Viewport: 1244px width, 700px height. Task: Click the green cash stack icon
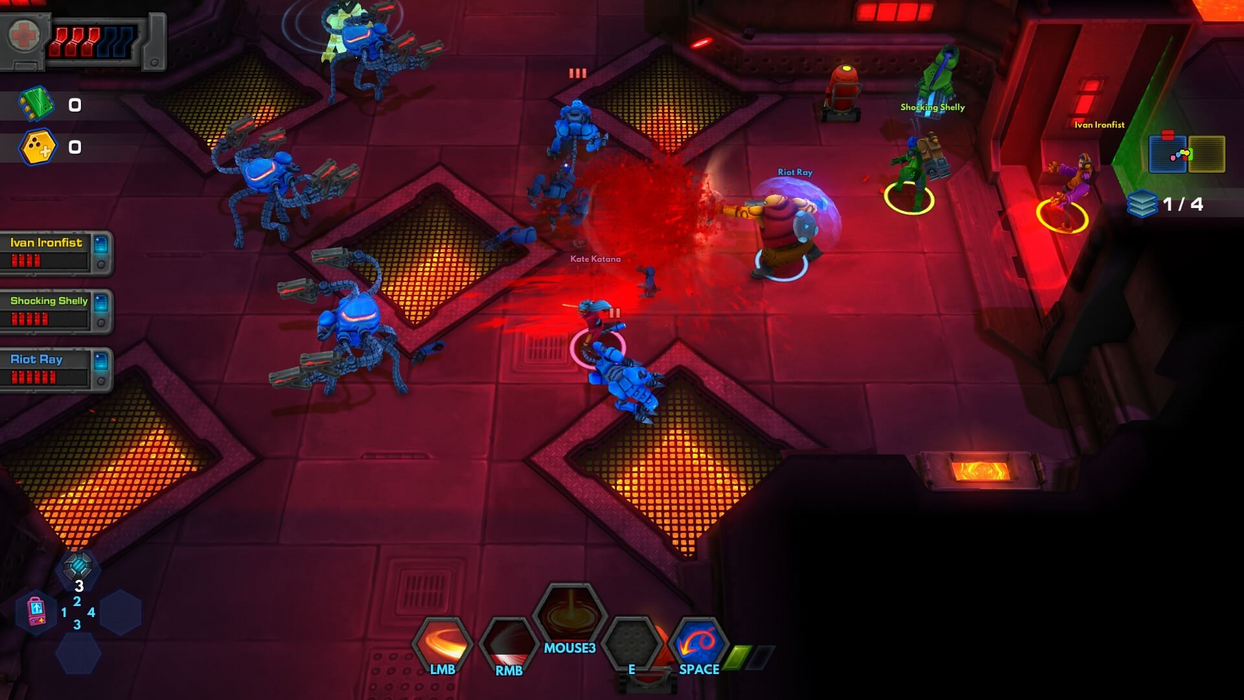click(x=36, y=104)
